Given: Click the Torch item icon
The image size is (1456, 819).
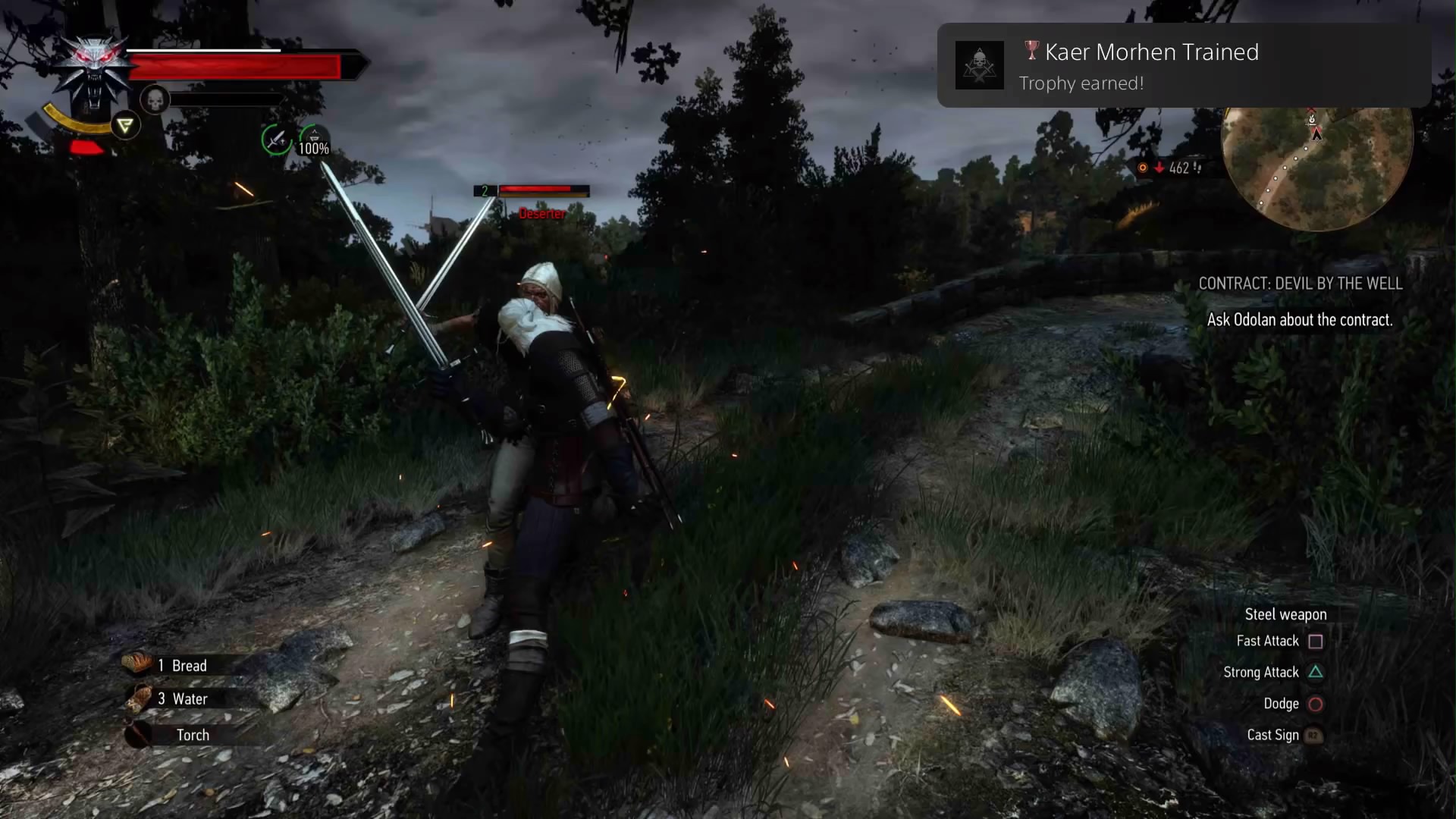Looking at the screenshot, I should [x=138, y=734].
